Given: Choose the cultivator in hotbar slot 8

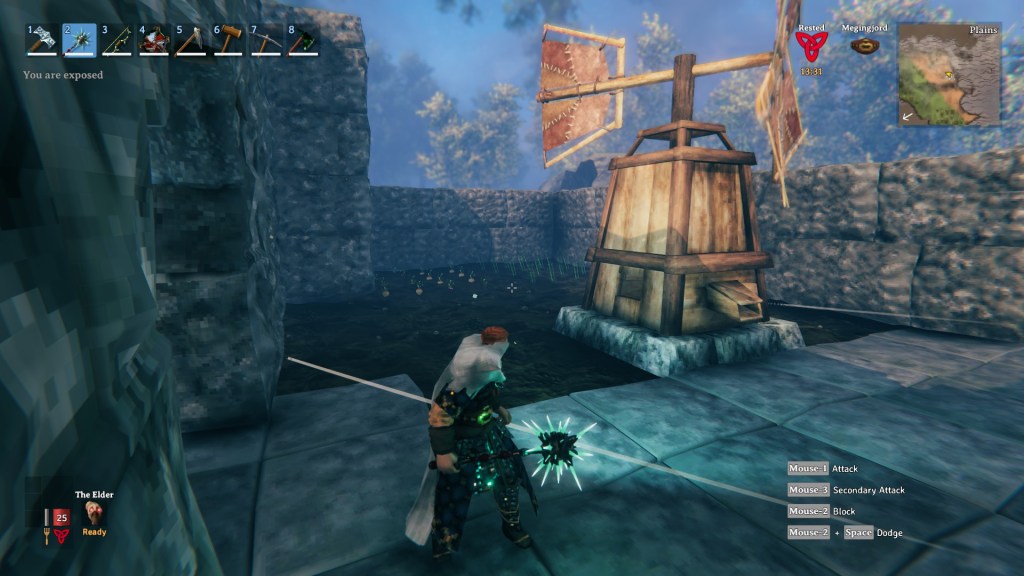Looking at the screenshot, I should (x=303, y=40).
